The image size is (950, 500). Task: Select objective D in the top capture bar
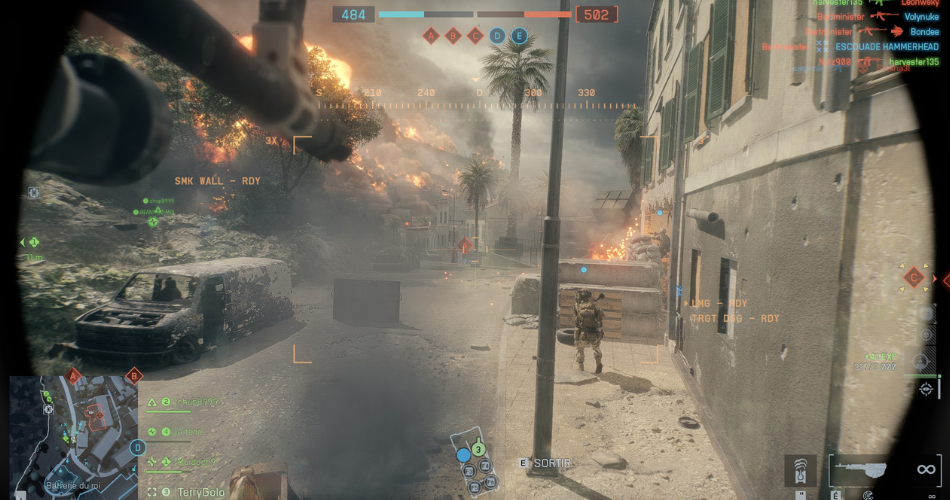(x=497, y=36)
